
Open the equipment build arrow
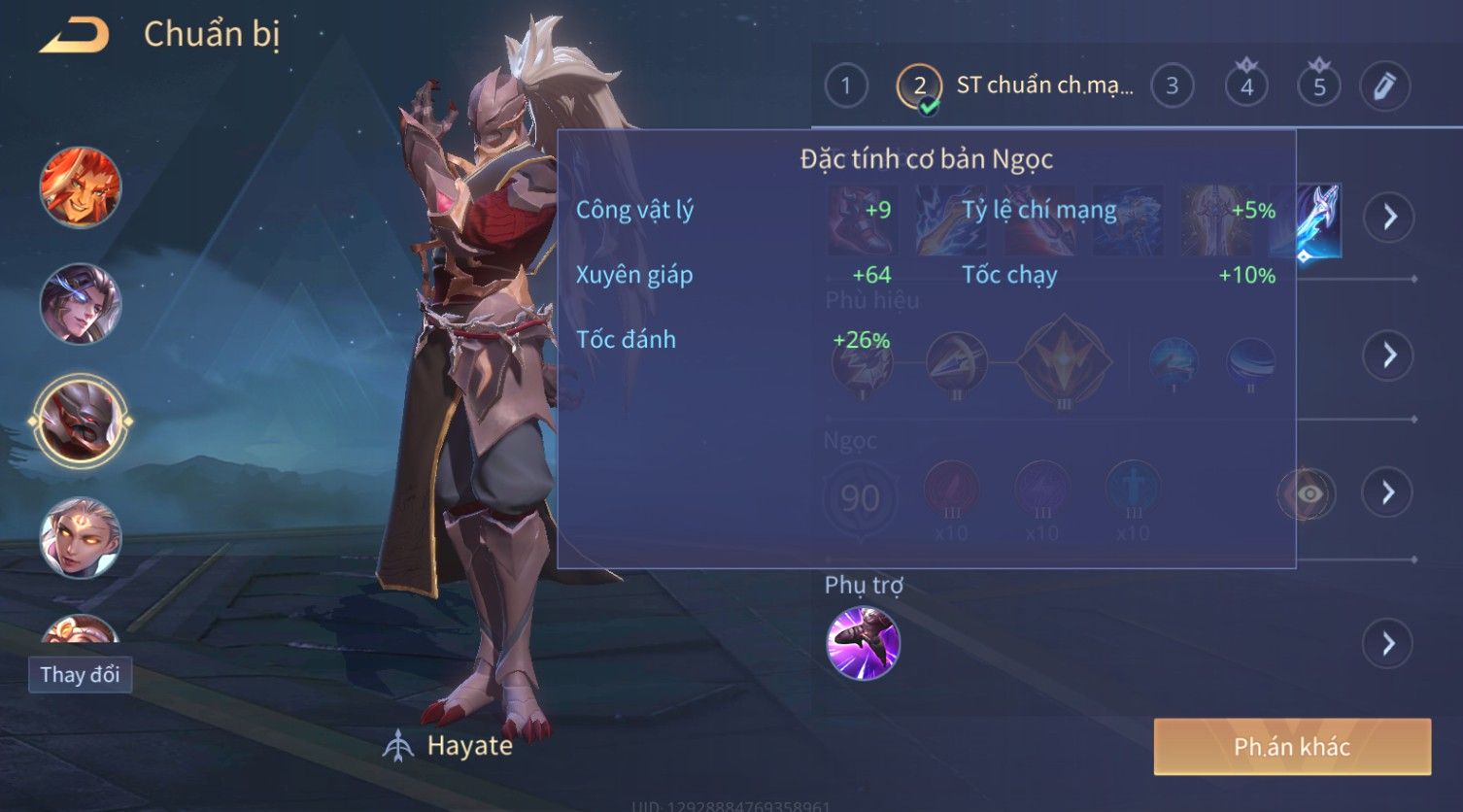1389,216
